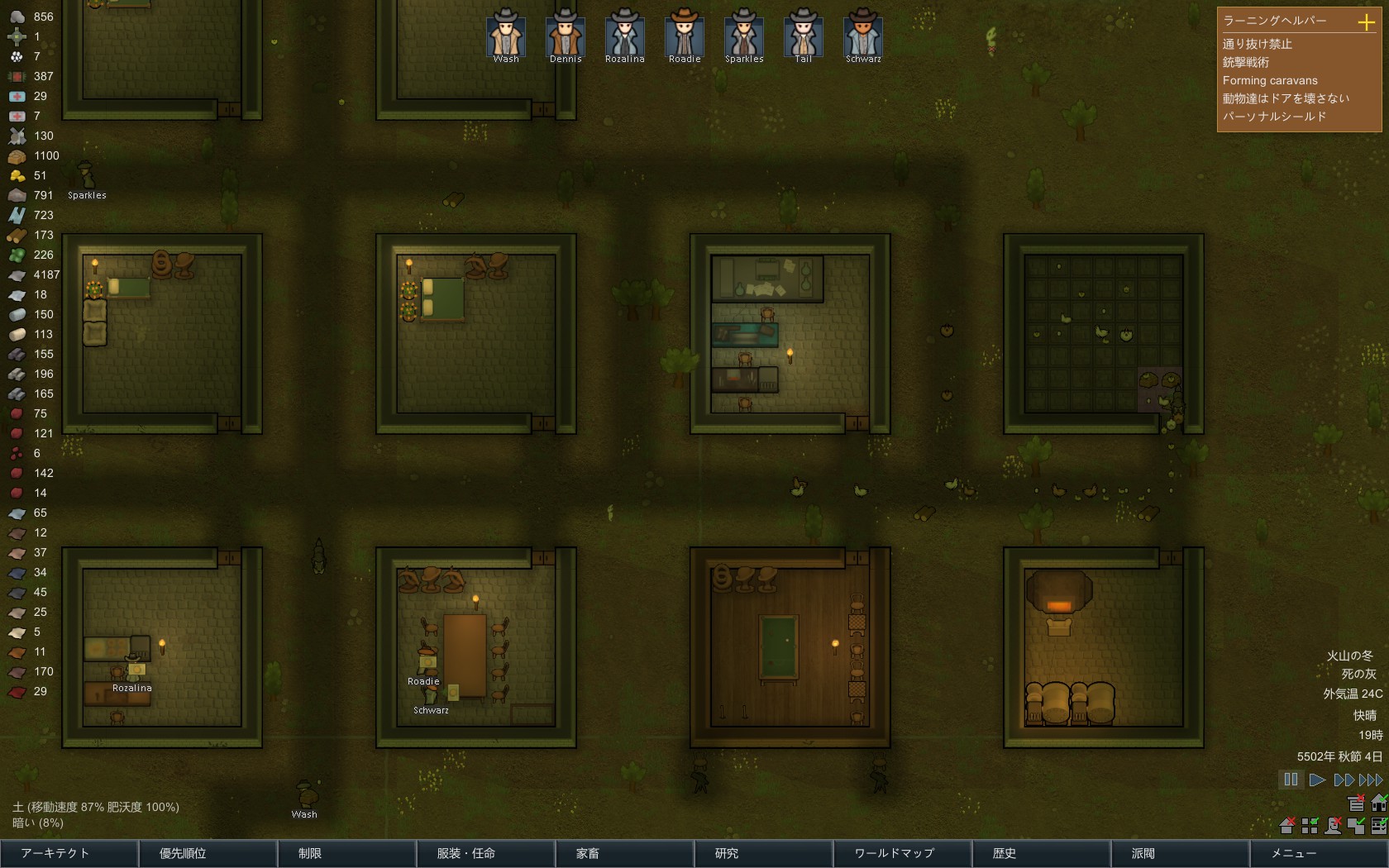Select Tail's colonist portrait
The width and height of the screenshot is (1389, 868).
[x=803, y=36]
